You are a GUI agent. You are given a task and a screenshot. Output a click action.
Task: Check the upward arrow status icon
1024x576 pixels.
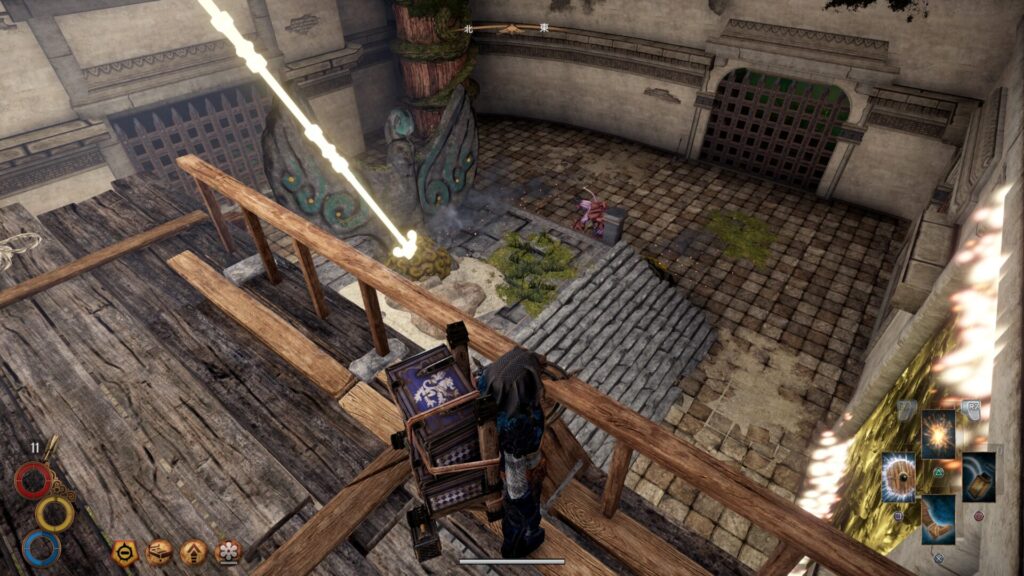tap(193, 552)
